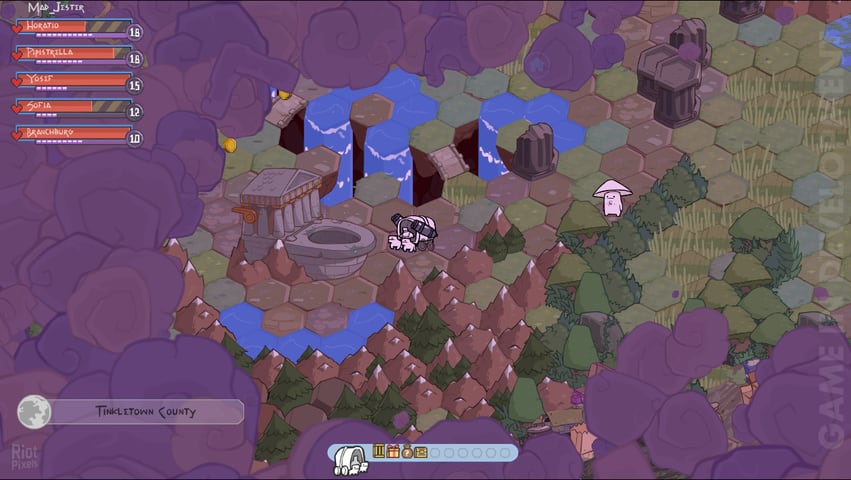Select the red gift box item
Image resolution: width=851 pixels, height=480 pixels.
pos(393,452)
